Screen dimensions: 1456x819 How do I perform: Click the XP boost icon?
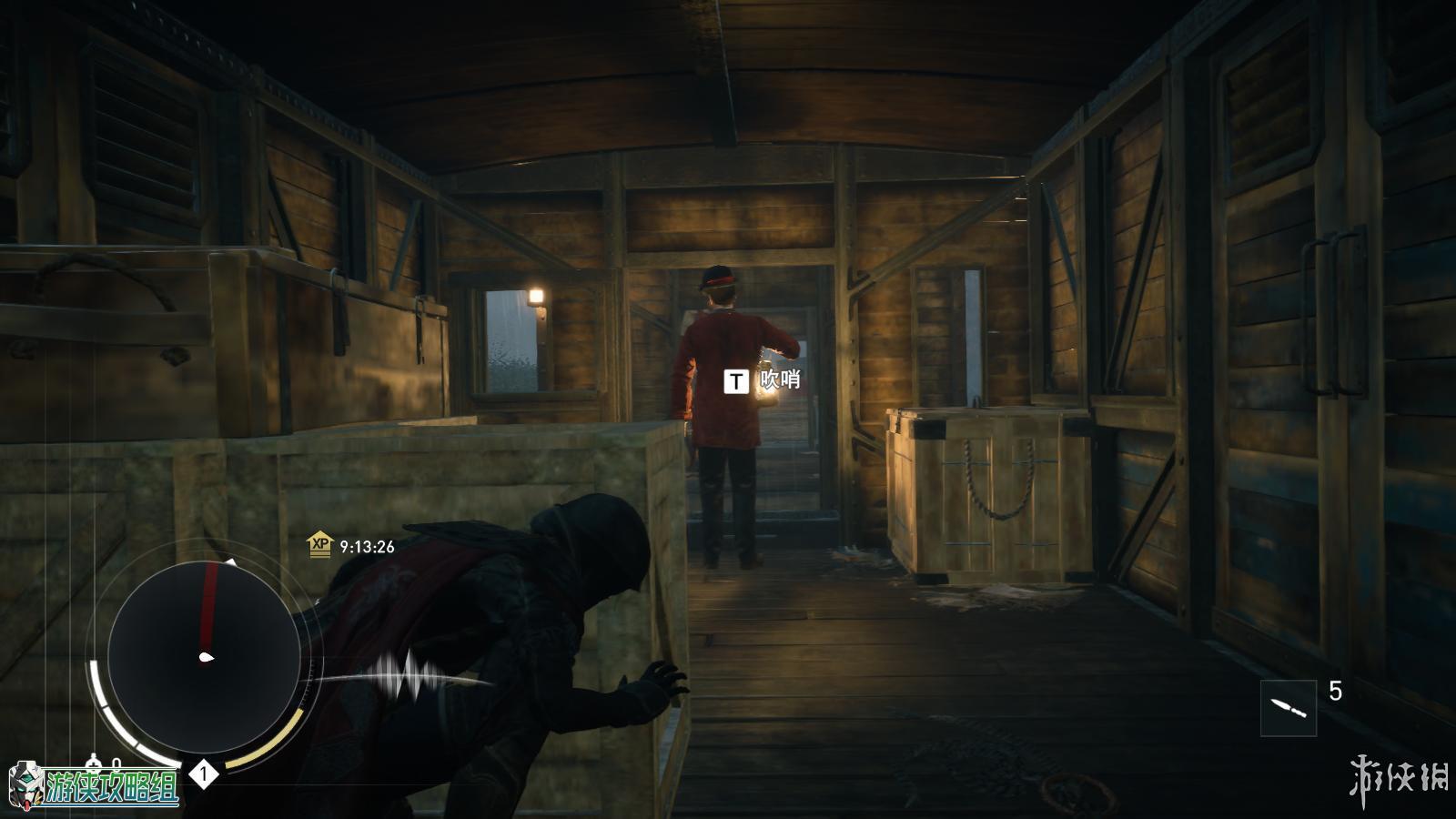pyautogui.click(x=319, y=546)
